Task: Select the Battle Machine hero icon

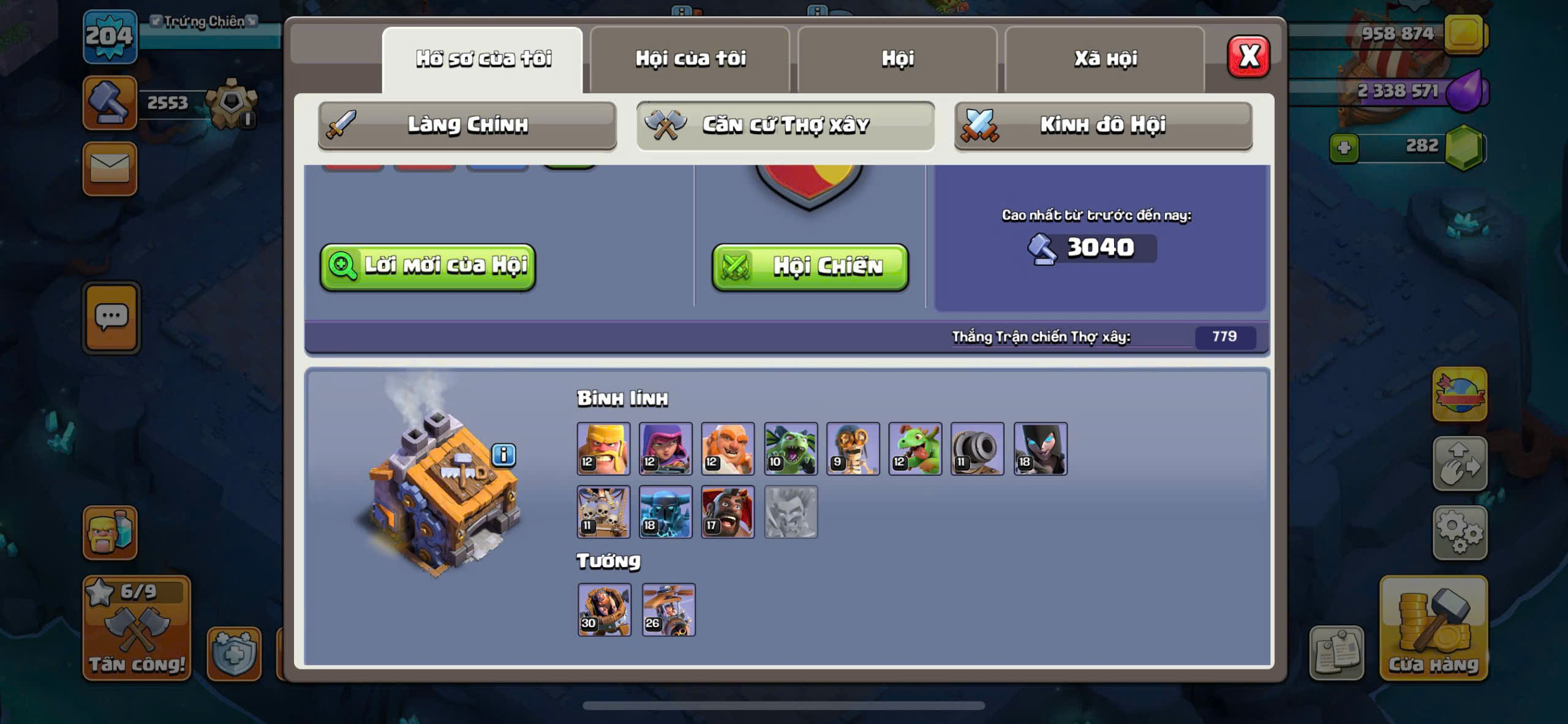Action: 604,609
